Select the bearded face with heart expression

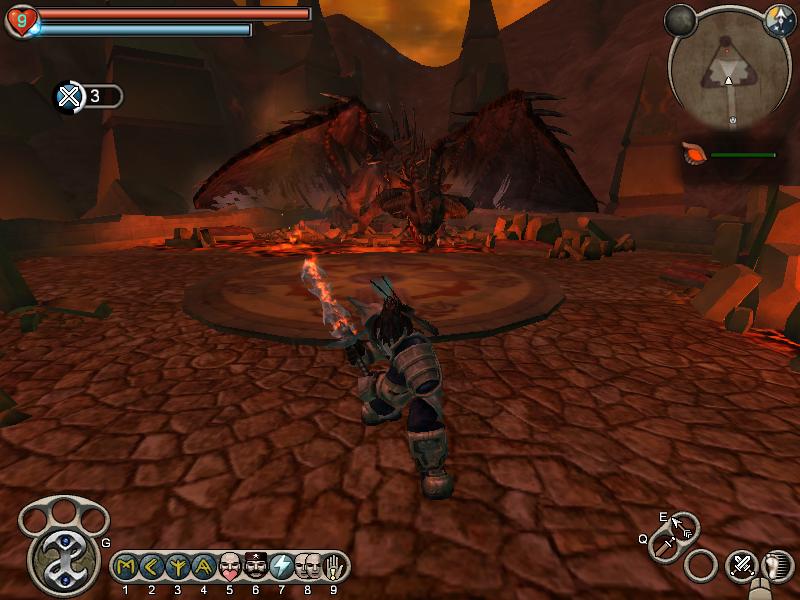[230, 567]
